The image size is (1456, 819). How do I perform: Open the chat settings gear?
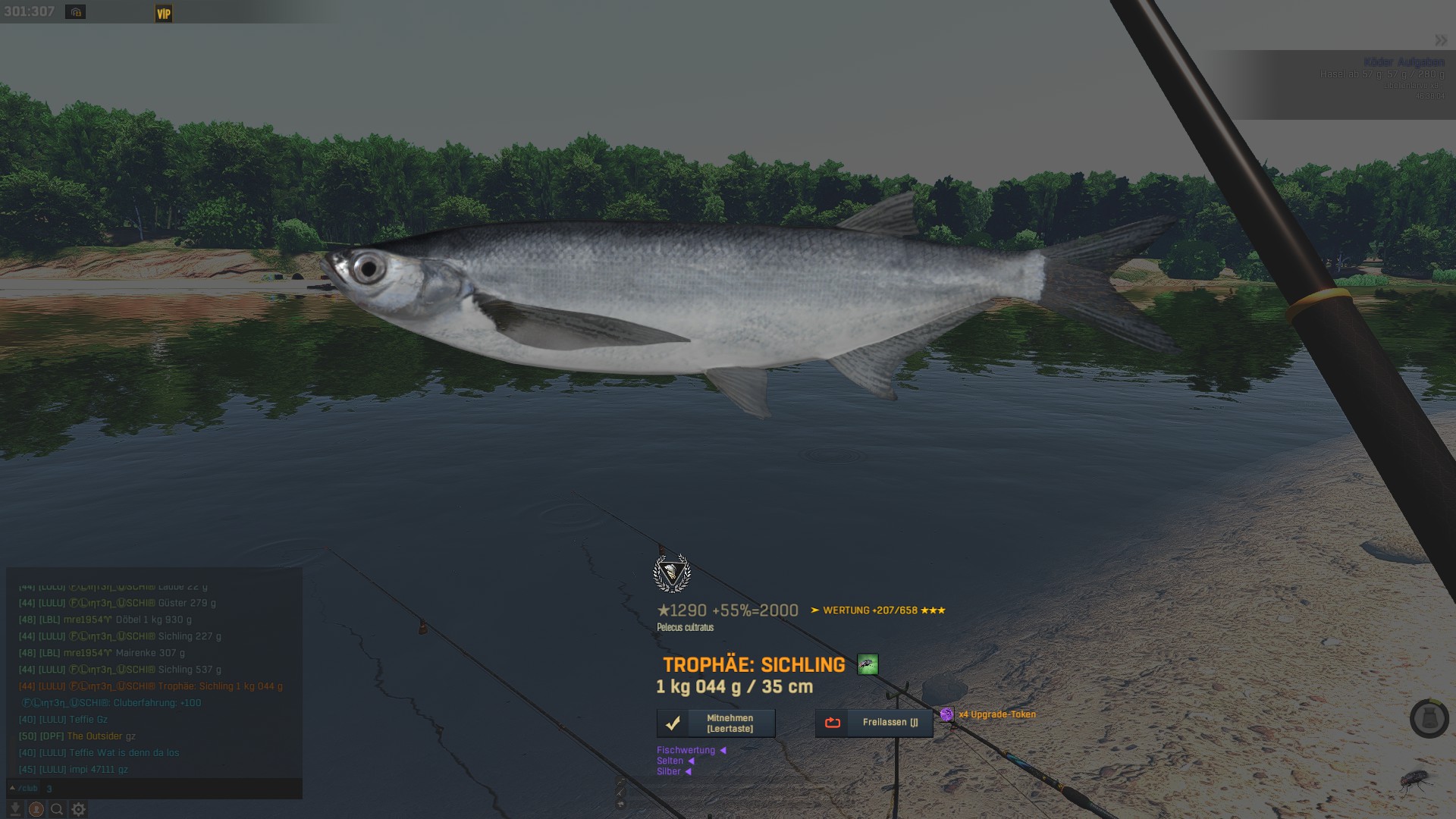pyautogui.click(x=78, y=809)
